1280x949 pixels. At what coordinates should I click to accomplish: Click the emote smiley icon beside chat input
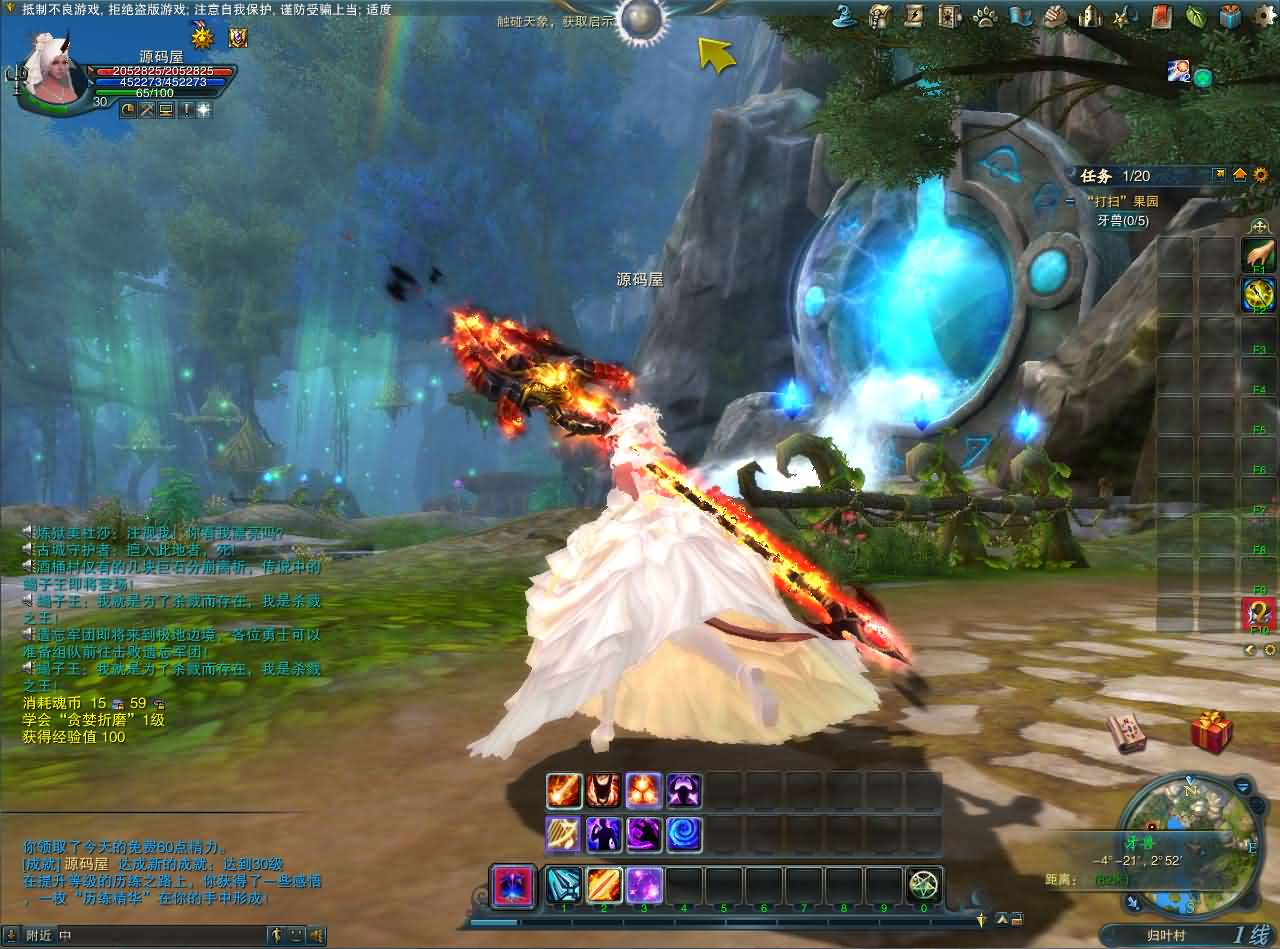[x=295, y=937]
